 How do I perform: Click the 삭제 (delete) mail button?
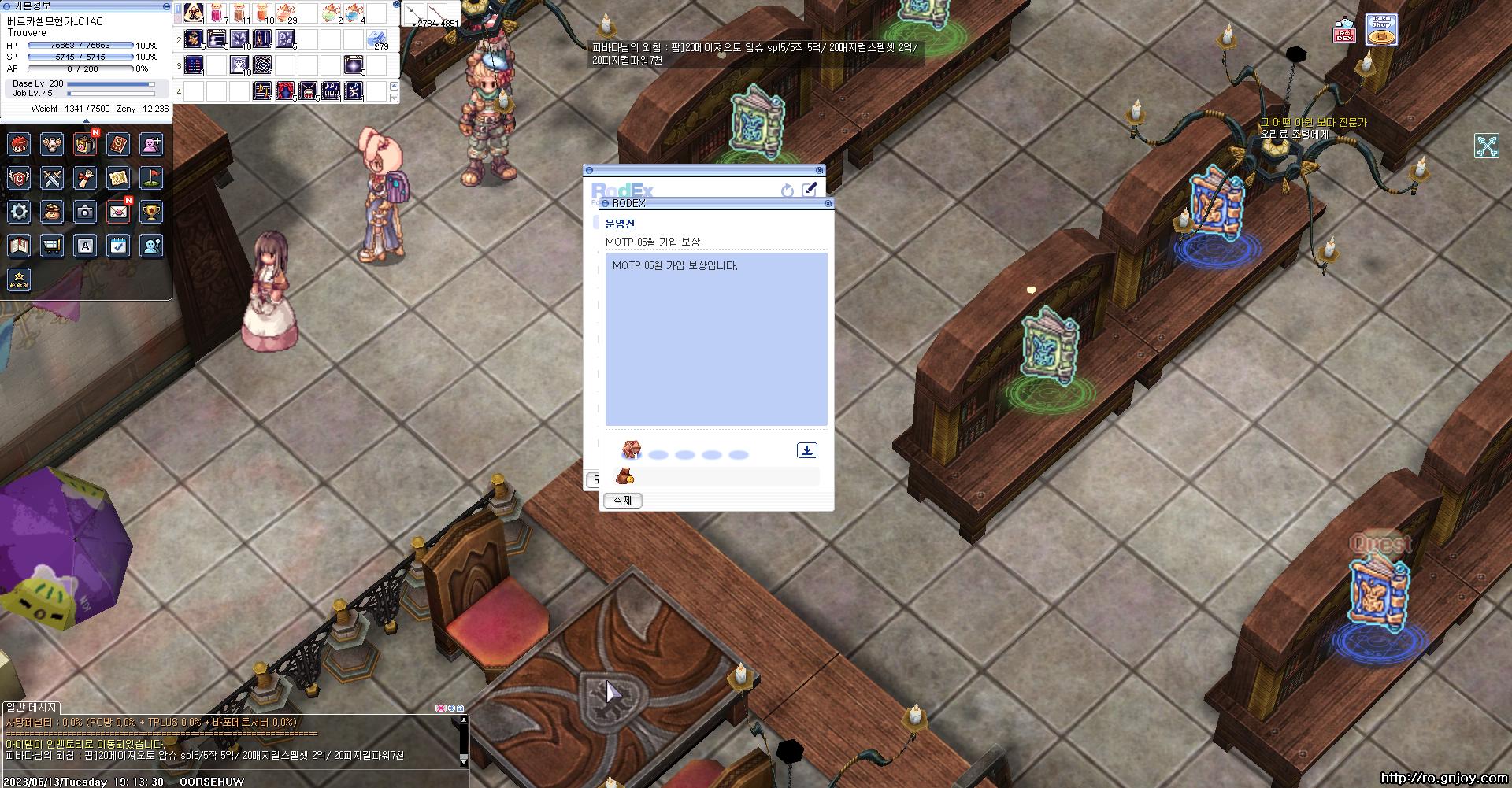click(x=623, y=501)
